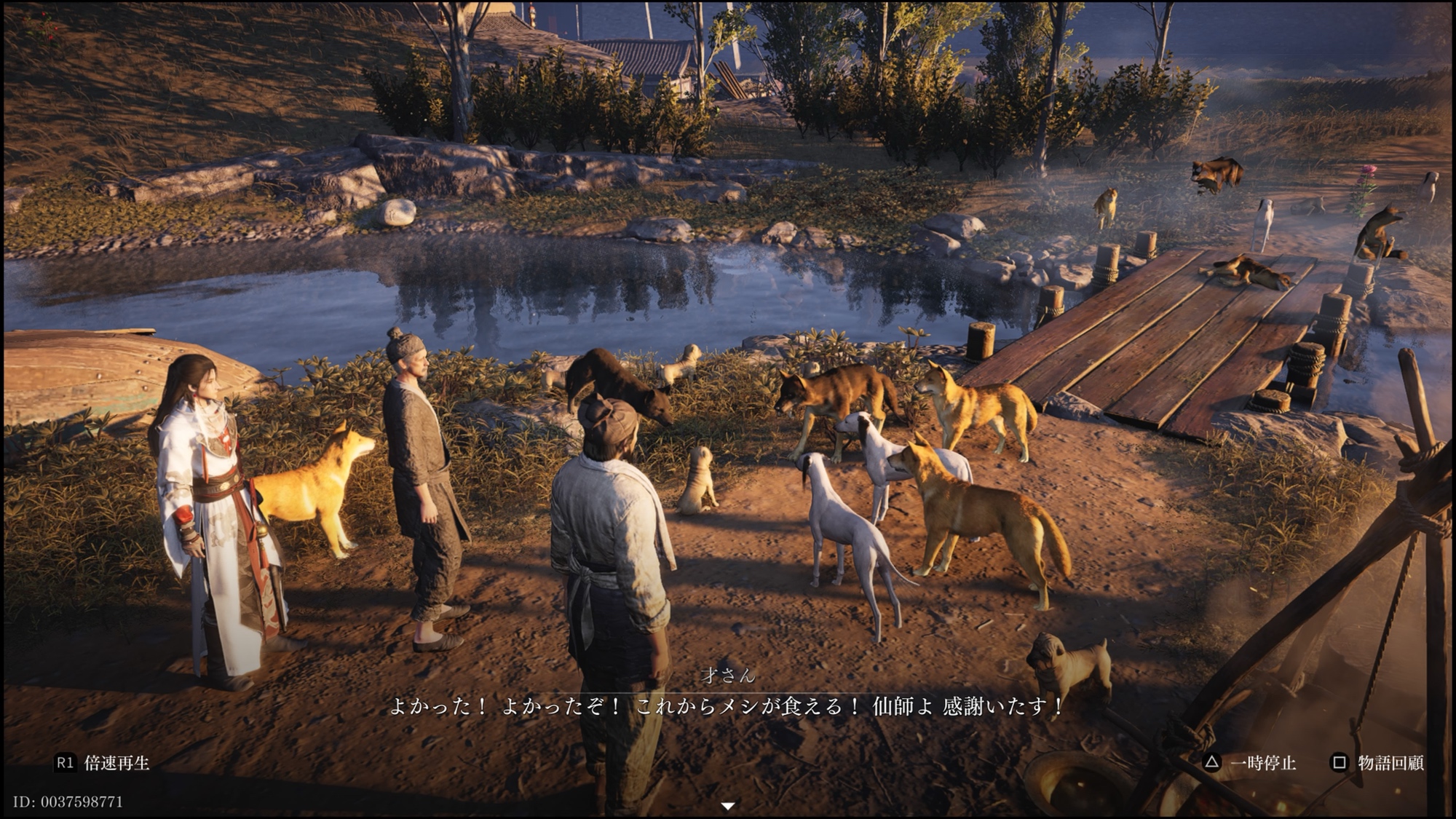Advance dialogue with the white down arrow
Image resolution: width=1456 pixels, height=819 pixels.
click(x=727, y=806)
